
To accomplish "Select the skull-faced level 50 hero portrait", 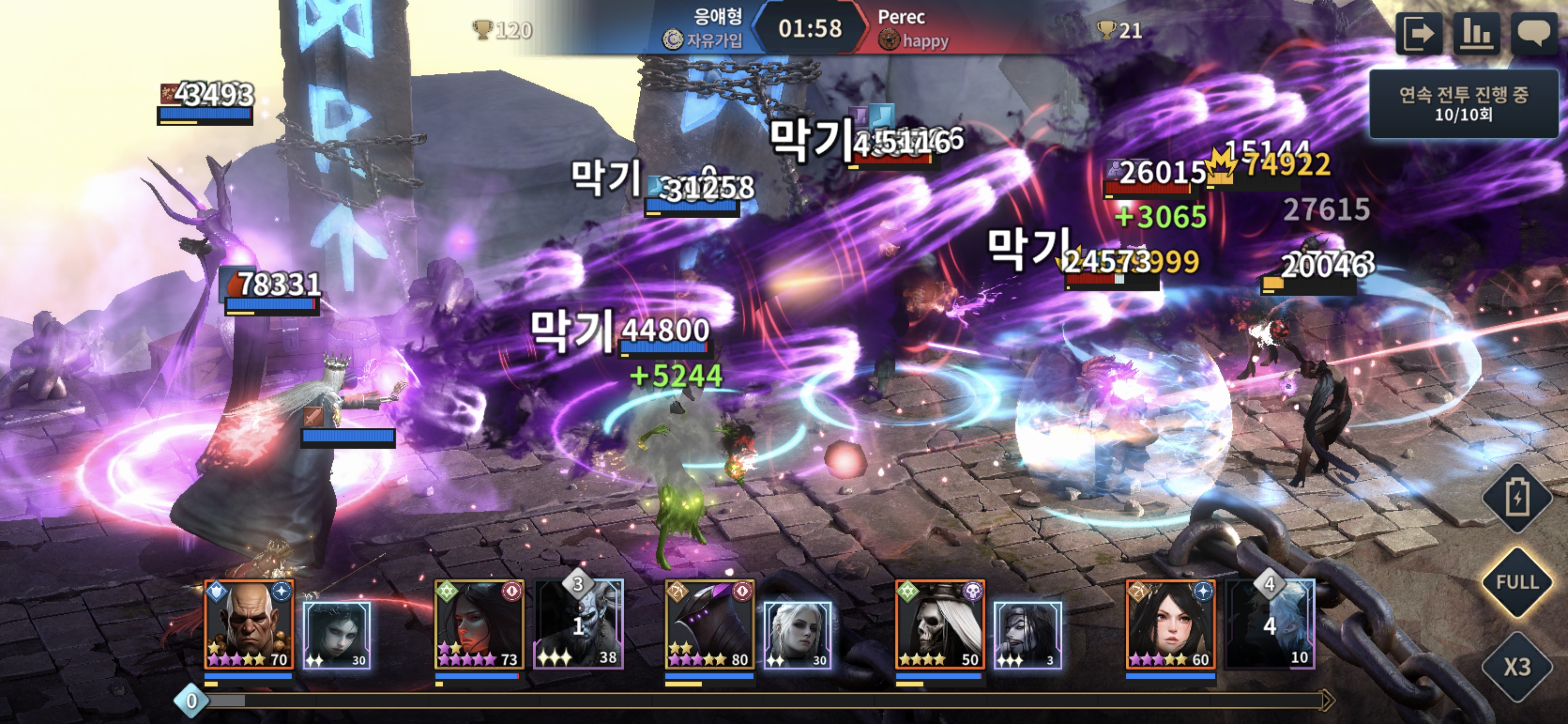I will (x=940, y=624).
